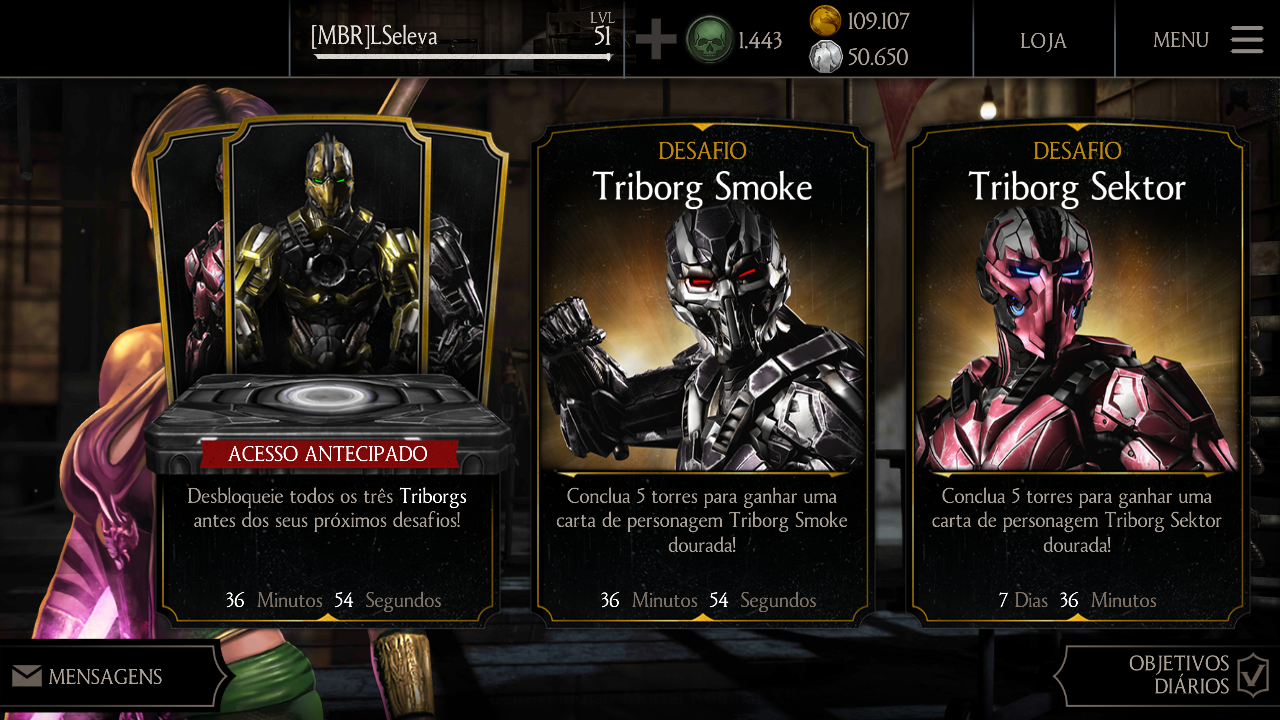
Task: Open the hamburger icon beside MENU
Action: coord(1246,39)
